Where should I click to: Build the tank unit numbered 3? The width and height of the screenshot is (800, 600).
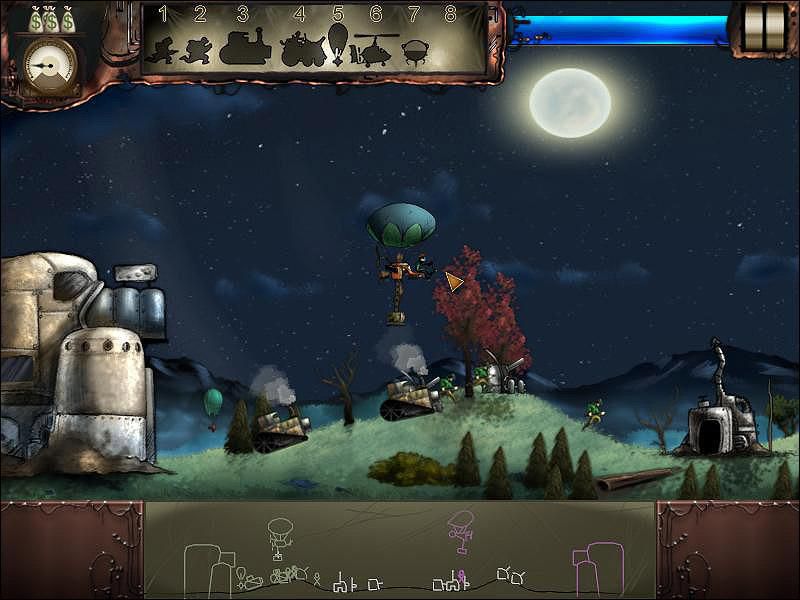click(x=244, y=46)
